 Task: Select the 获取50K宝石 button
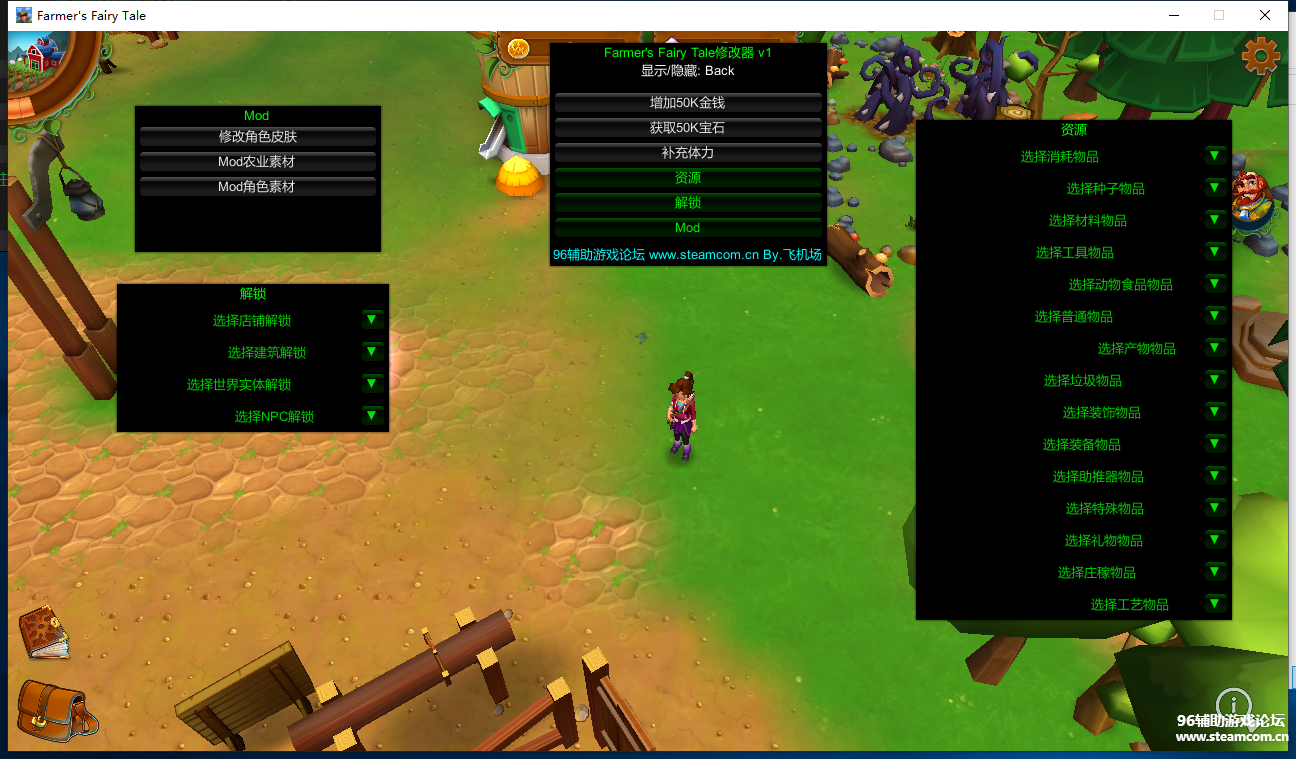[688, 128]
